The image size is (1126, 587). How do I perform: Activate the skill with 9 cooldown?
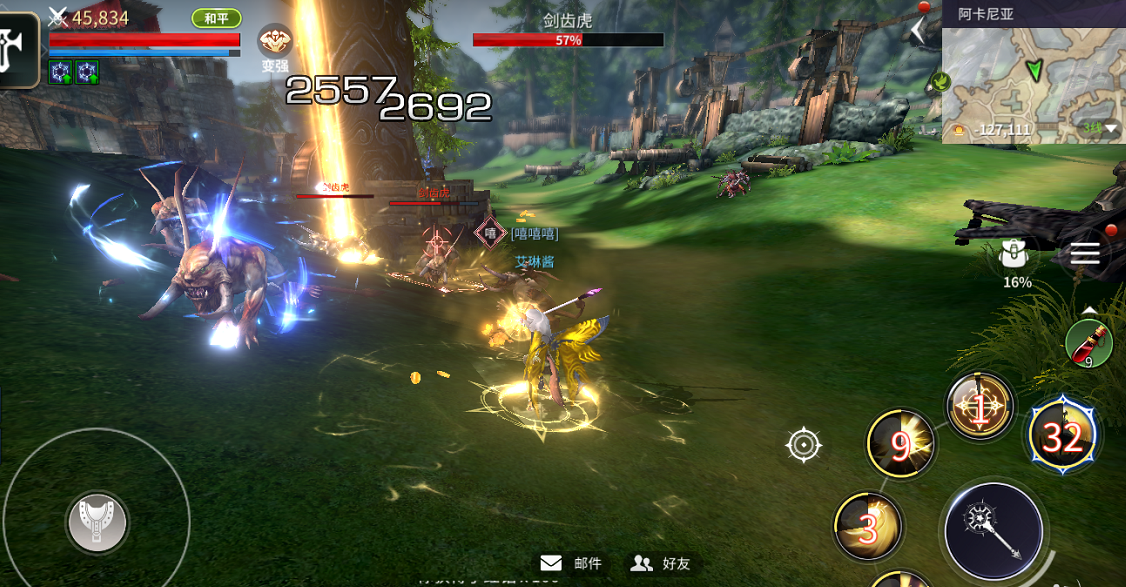(x=900, y=445)
